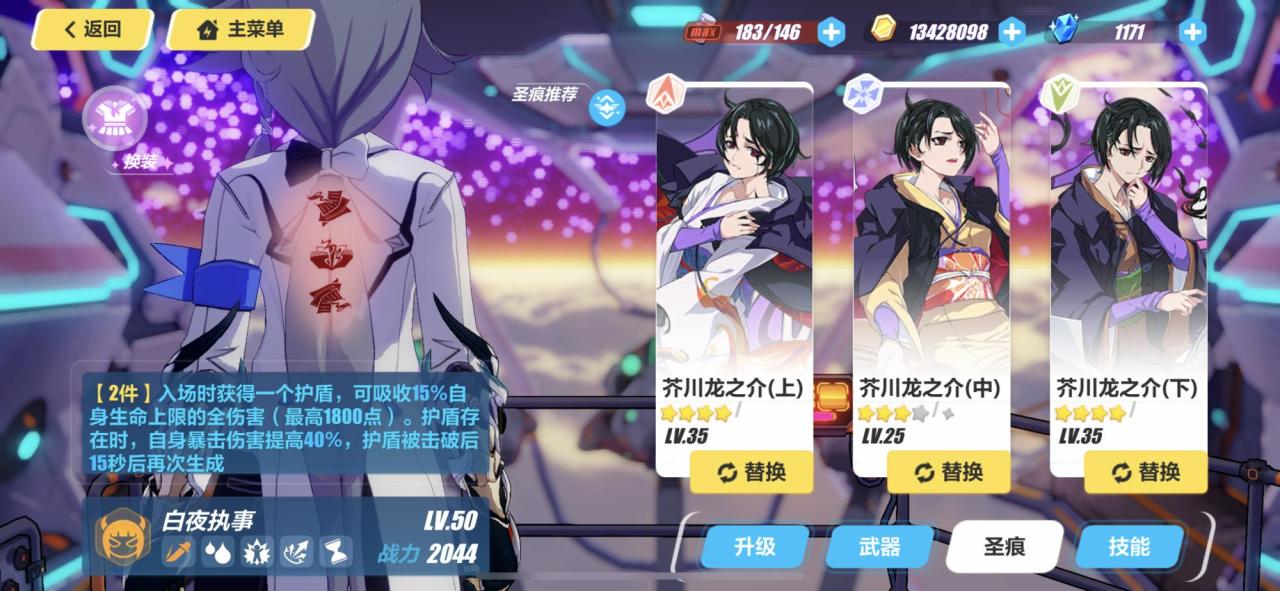1280x591 pixels.
Task: Add stamina with the plus button
Action: [831, 32]
